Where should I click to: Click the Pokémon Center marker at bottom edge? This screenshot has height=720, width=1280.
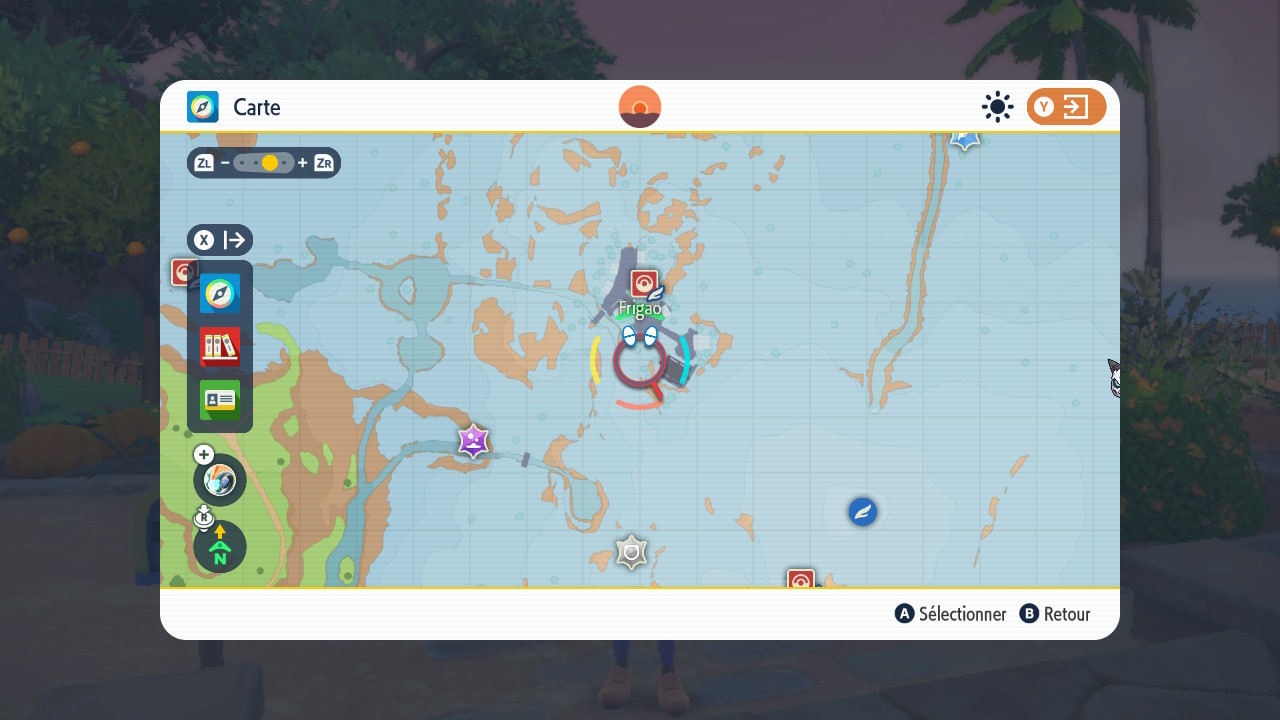tap(801, 579)
